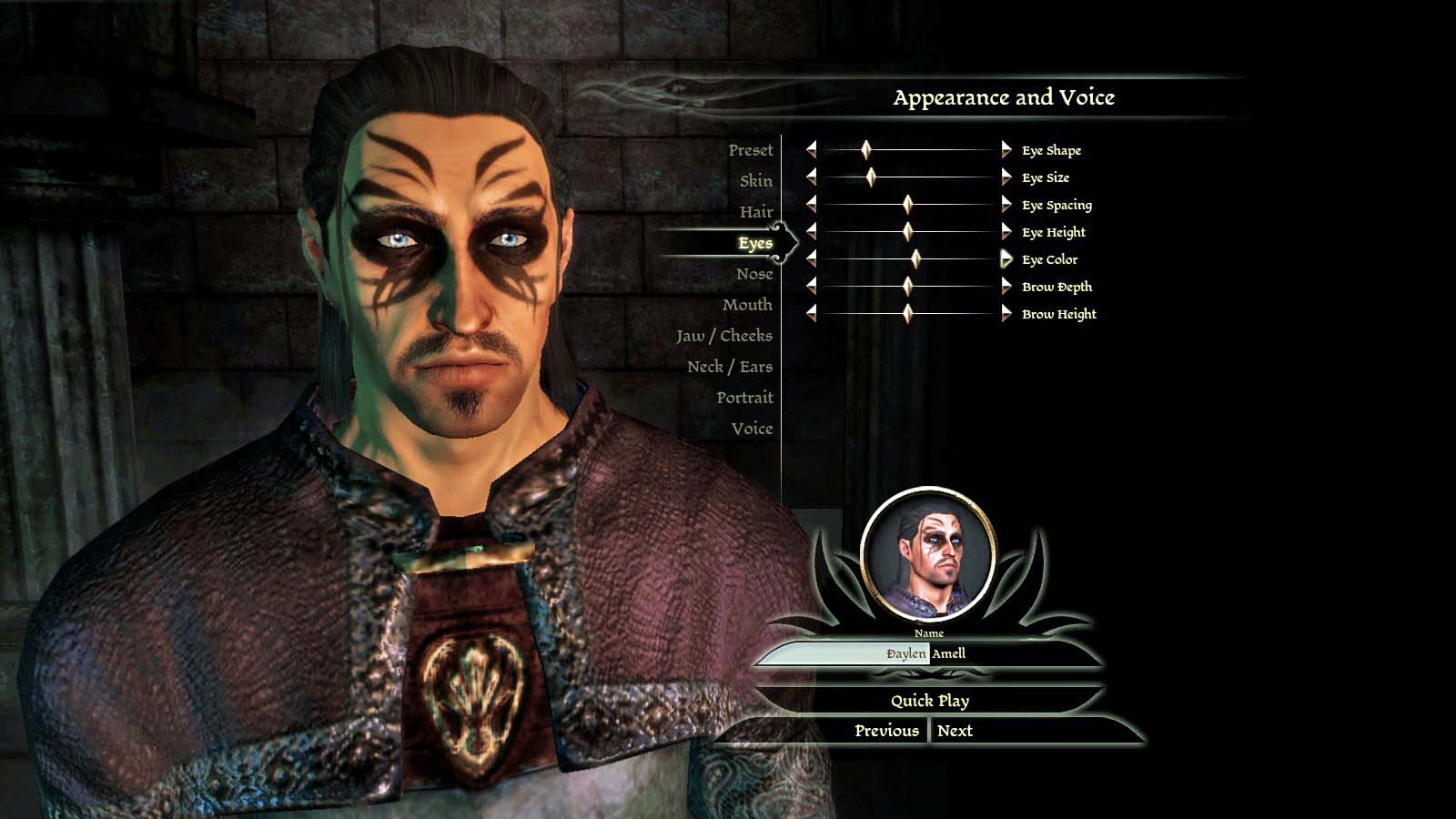Edit the character name field

click(928, 653)
